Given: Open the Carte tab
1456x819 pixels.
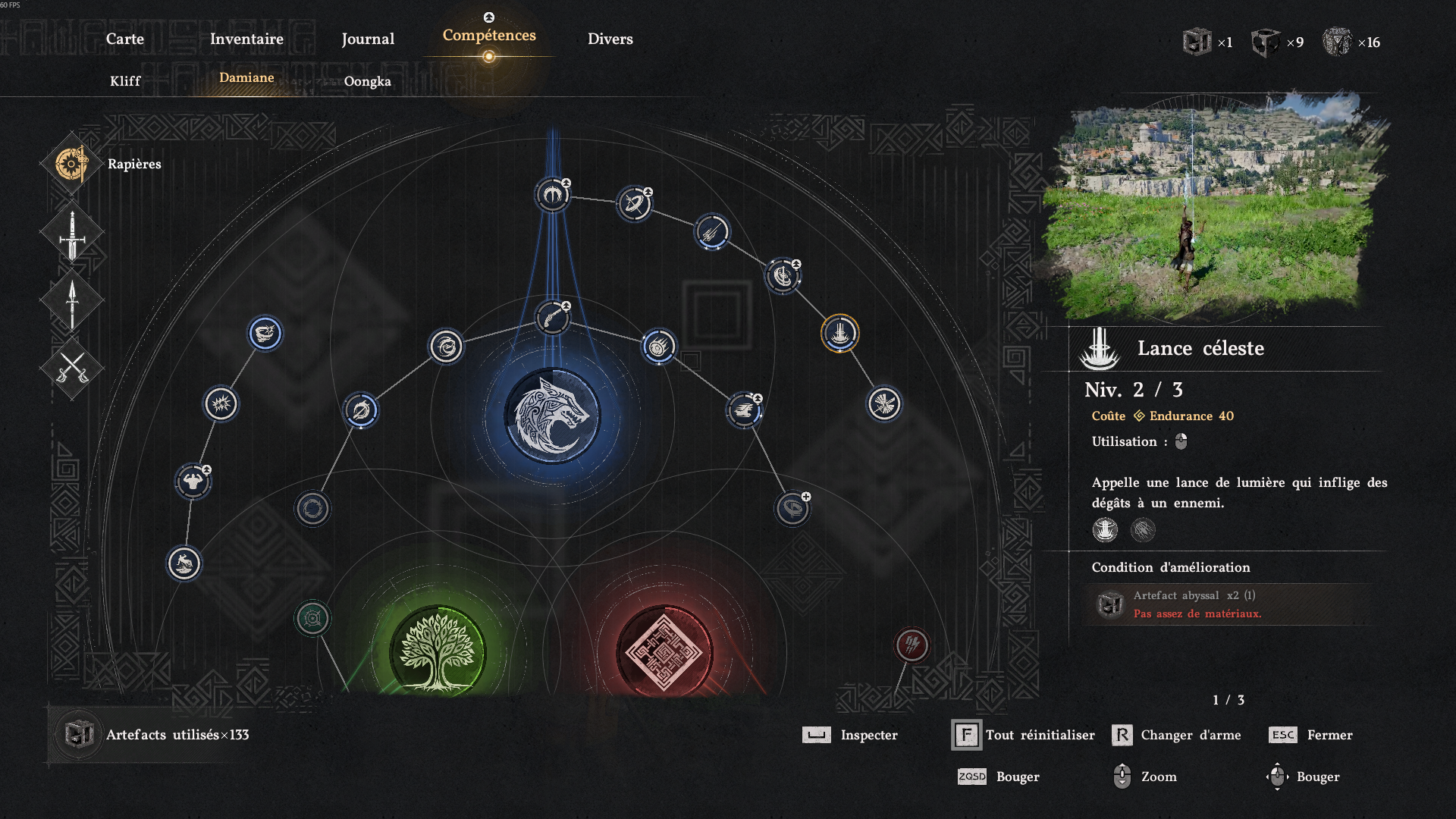Looking at the screenshot, I should point(124,39).
